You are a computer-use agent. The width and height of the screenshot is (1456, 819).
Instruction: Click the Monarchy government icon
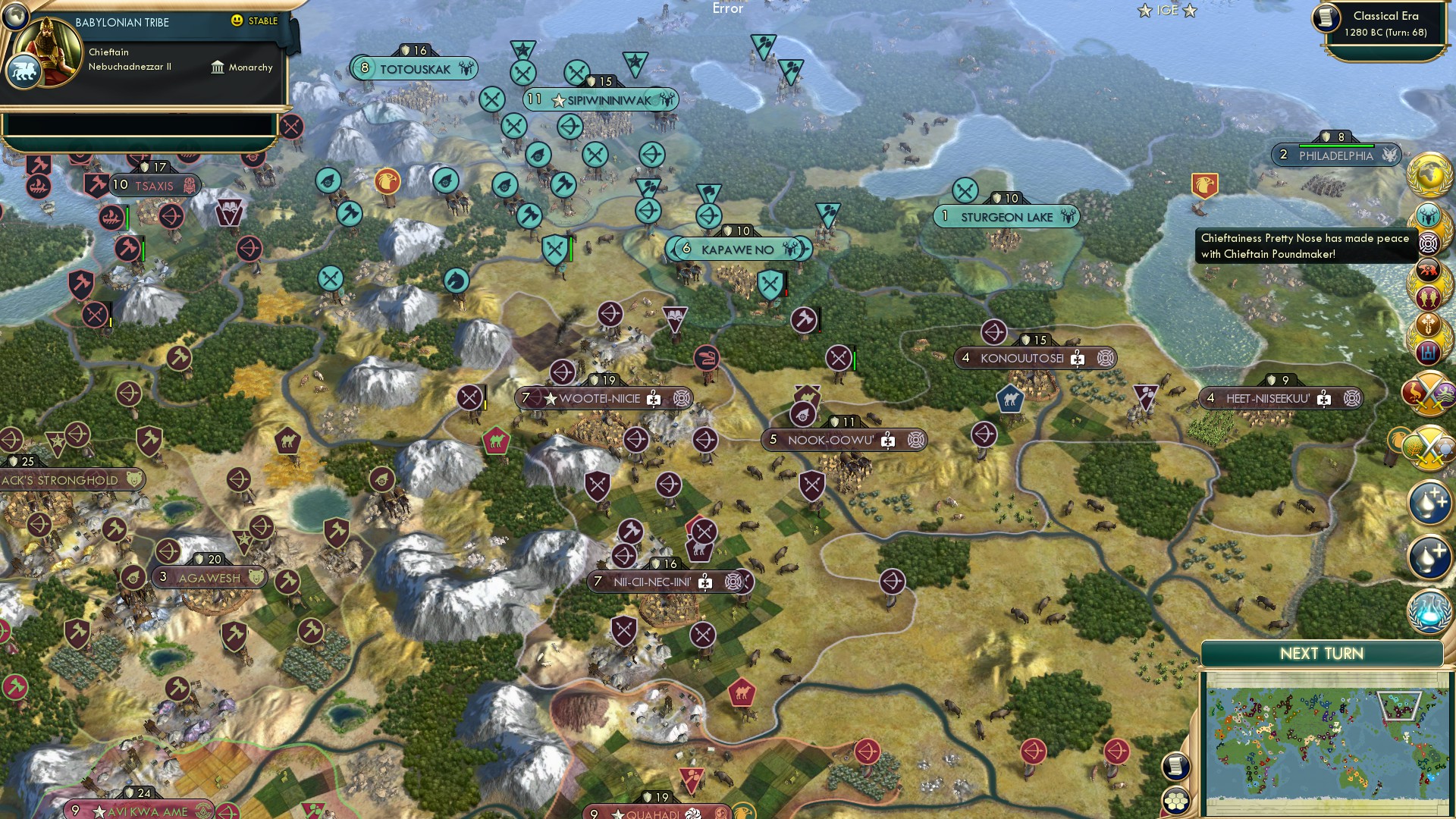tap(218, 67)
